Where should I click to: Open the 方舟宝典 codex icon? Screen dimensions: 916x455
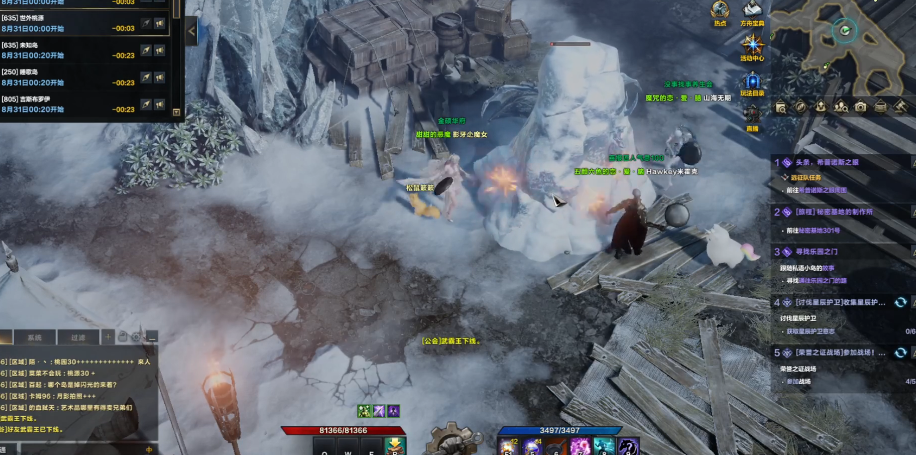(x=753, y=11)
